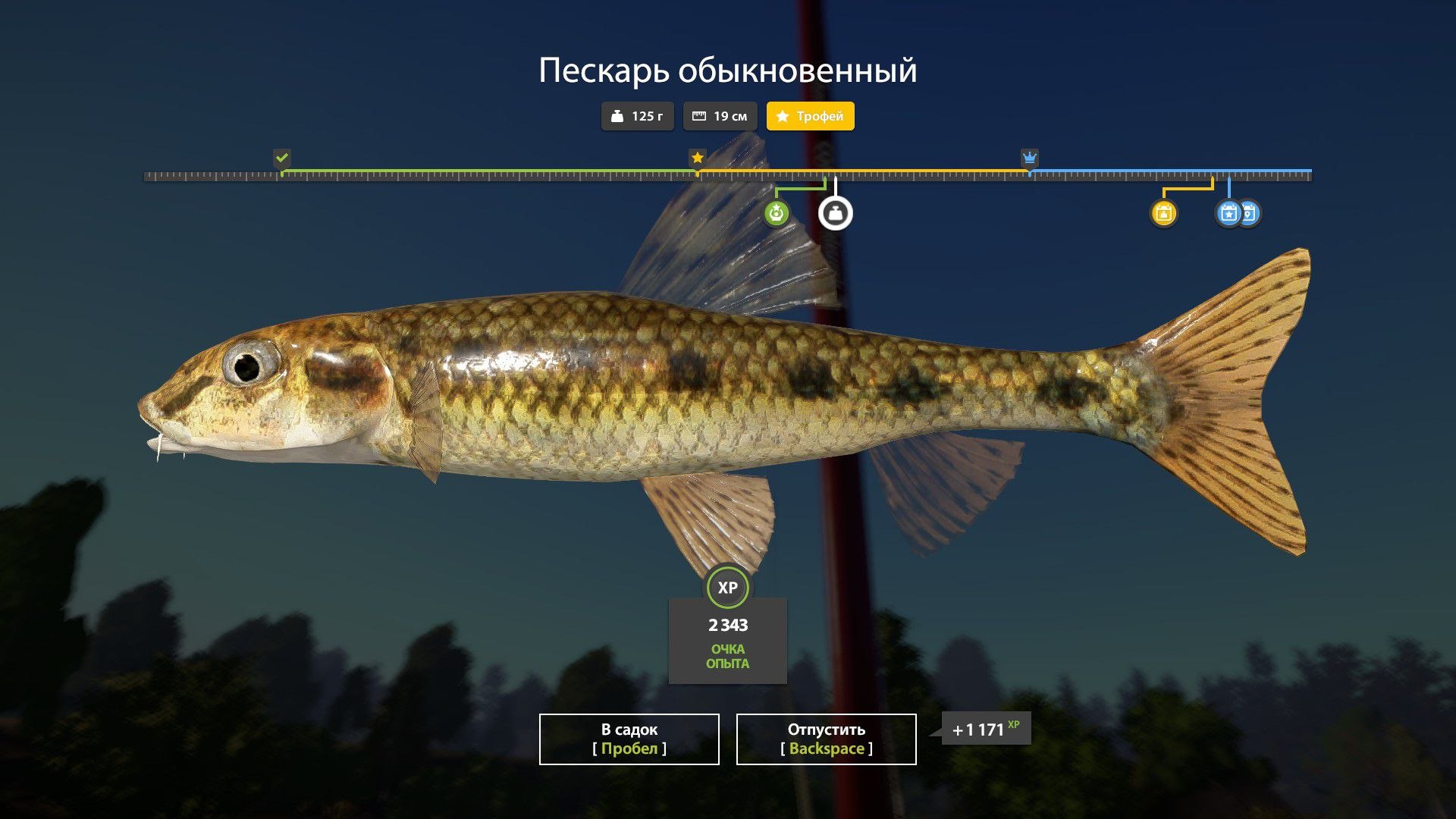
Task: Release the fish with the Отпустить button
Action: pyautogui.click(x=826, y=739)
